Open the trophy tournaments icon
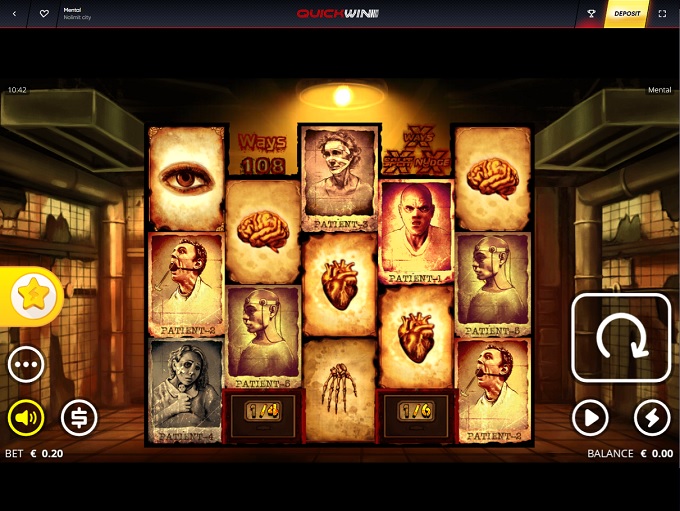Image resolution: width=680 pixels, height=511 pixels. [591, 14]
